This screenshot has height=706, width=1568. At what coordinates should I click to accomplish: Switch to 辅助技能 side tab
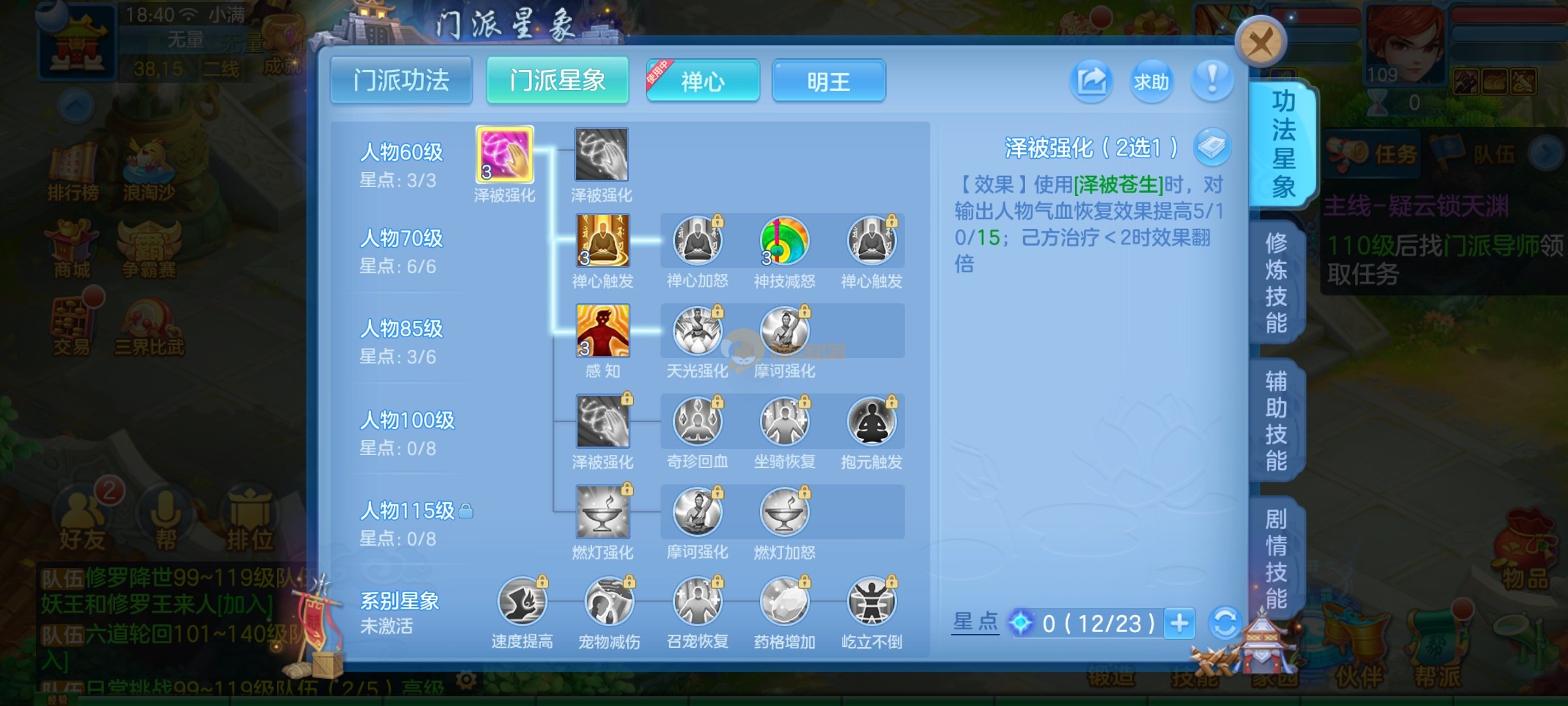pos(1276,420)
